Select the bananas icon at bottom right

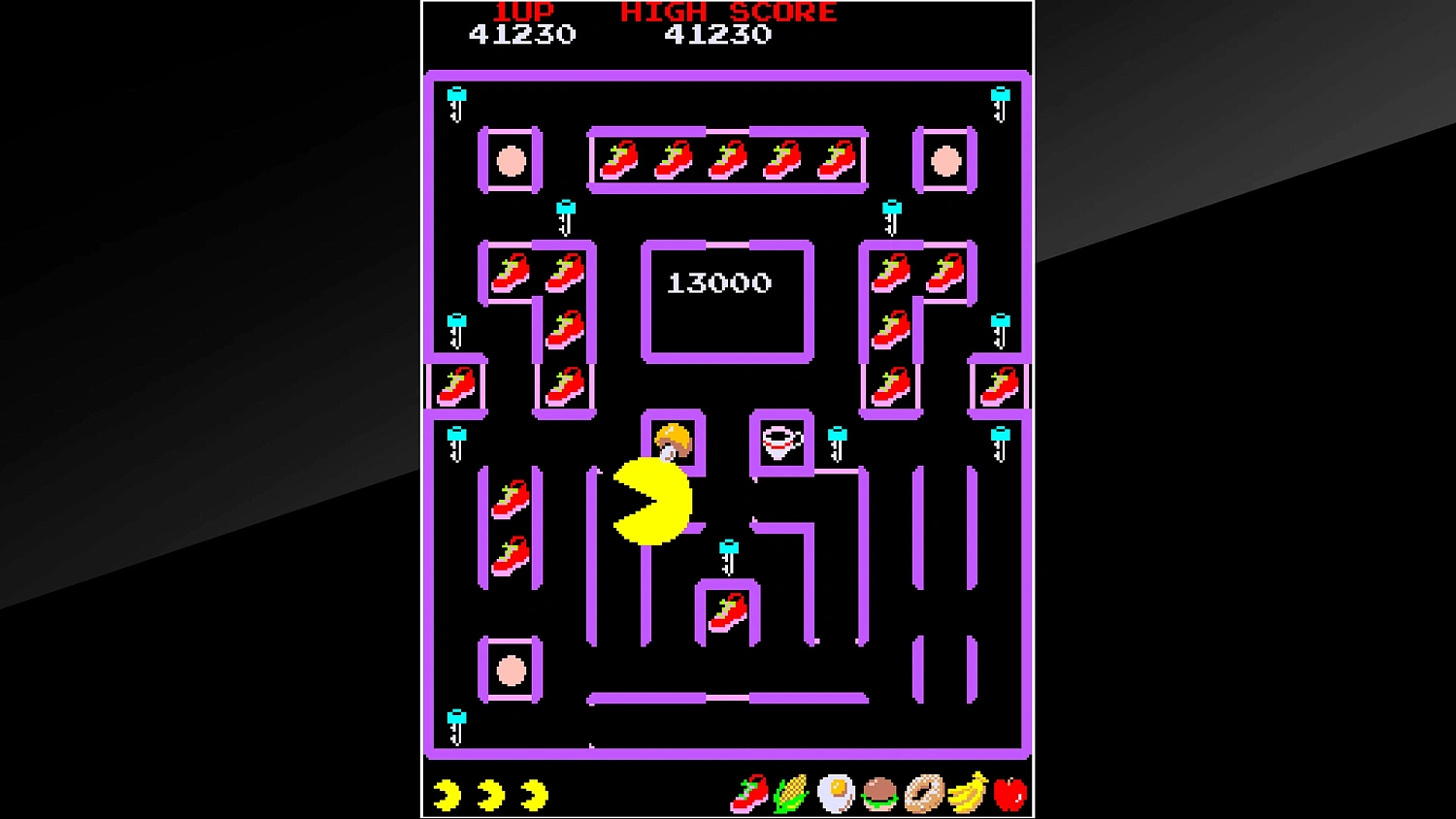[966, 794]
